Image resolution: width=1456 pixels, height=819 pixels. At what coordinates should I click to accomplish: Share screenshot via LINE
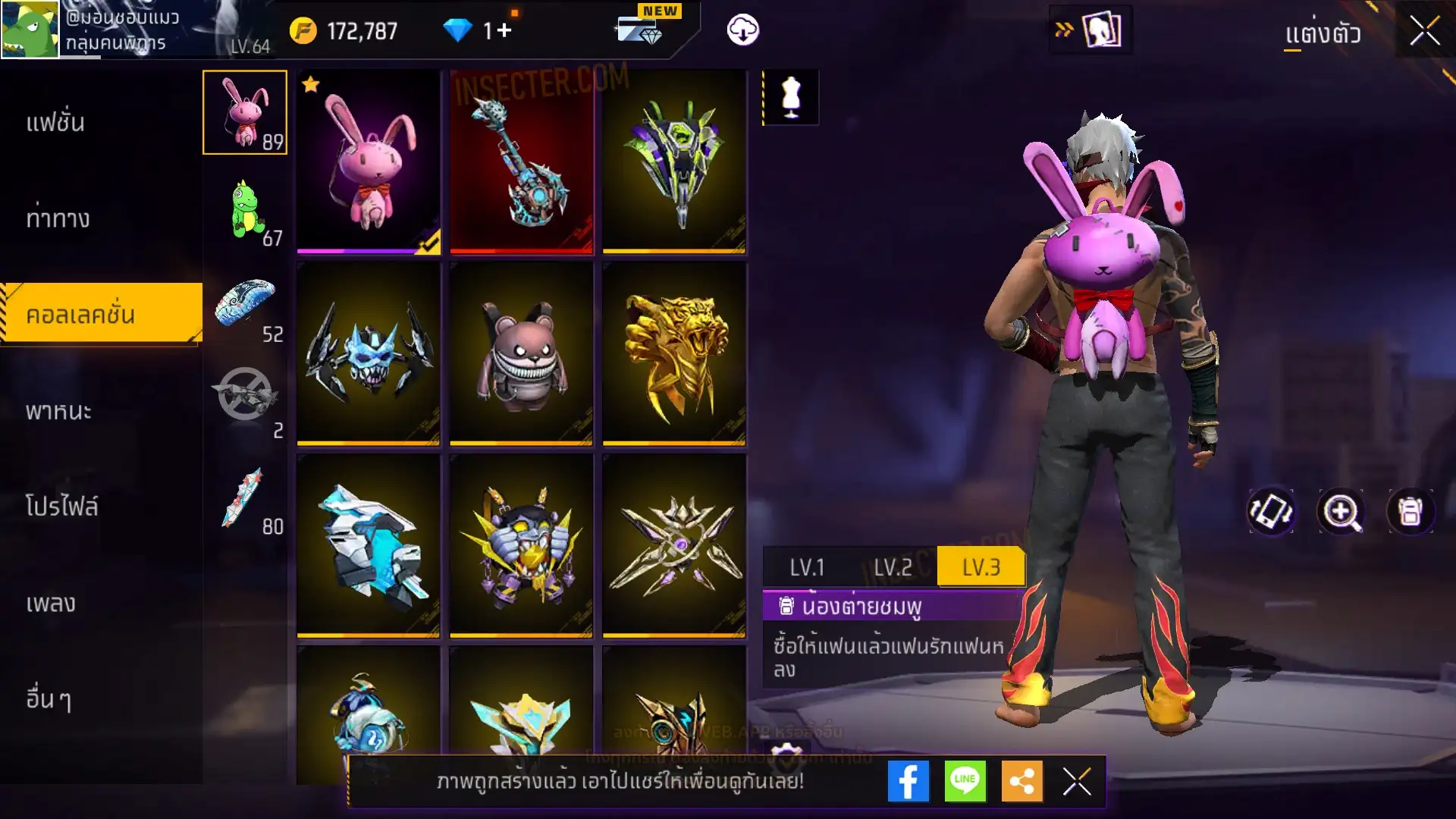click(965, 781)
